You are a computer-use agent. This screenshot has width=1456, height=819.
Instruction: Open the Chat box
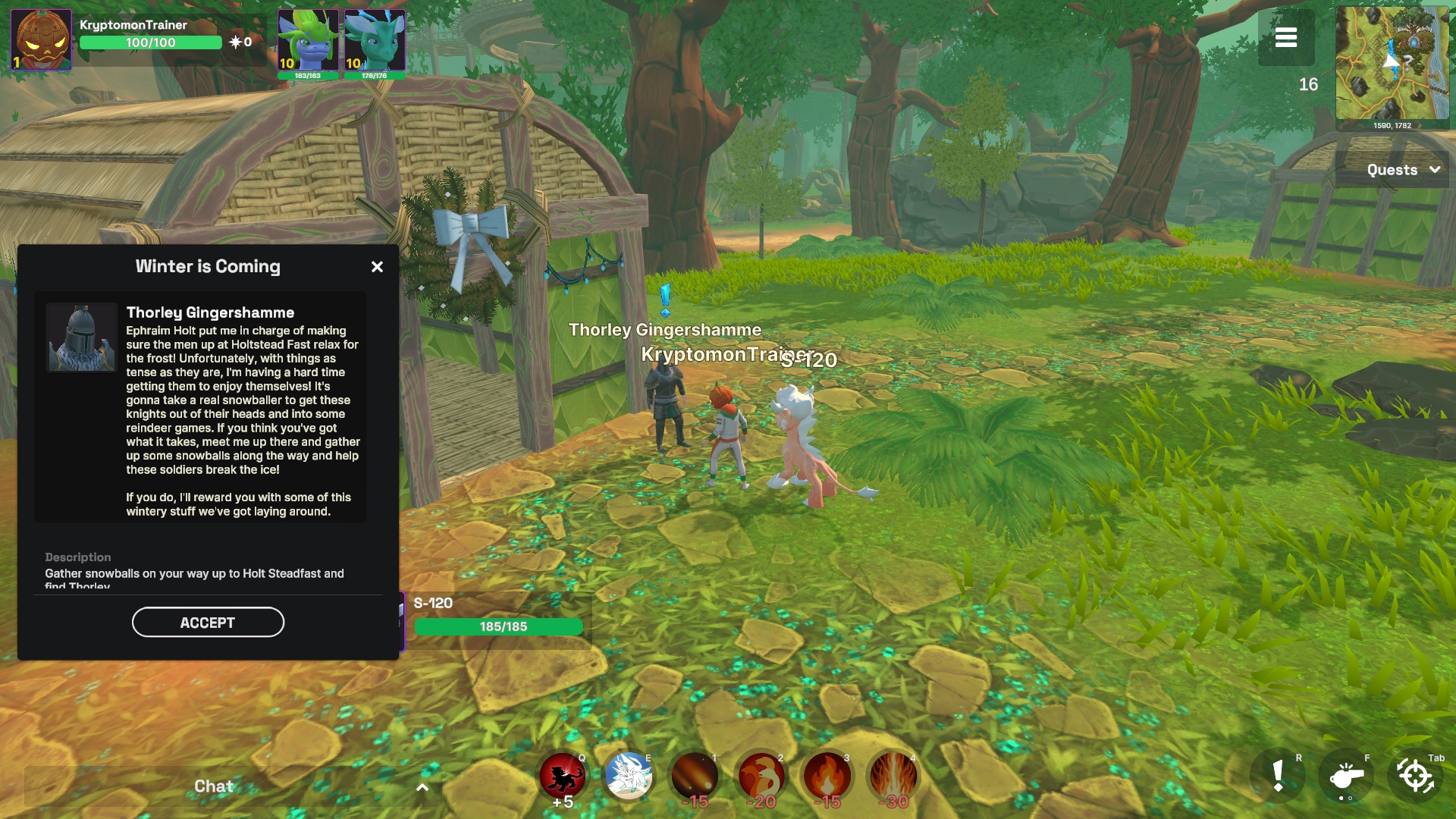213,786
